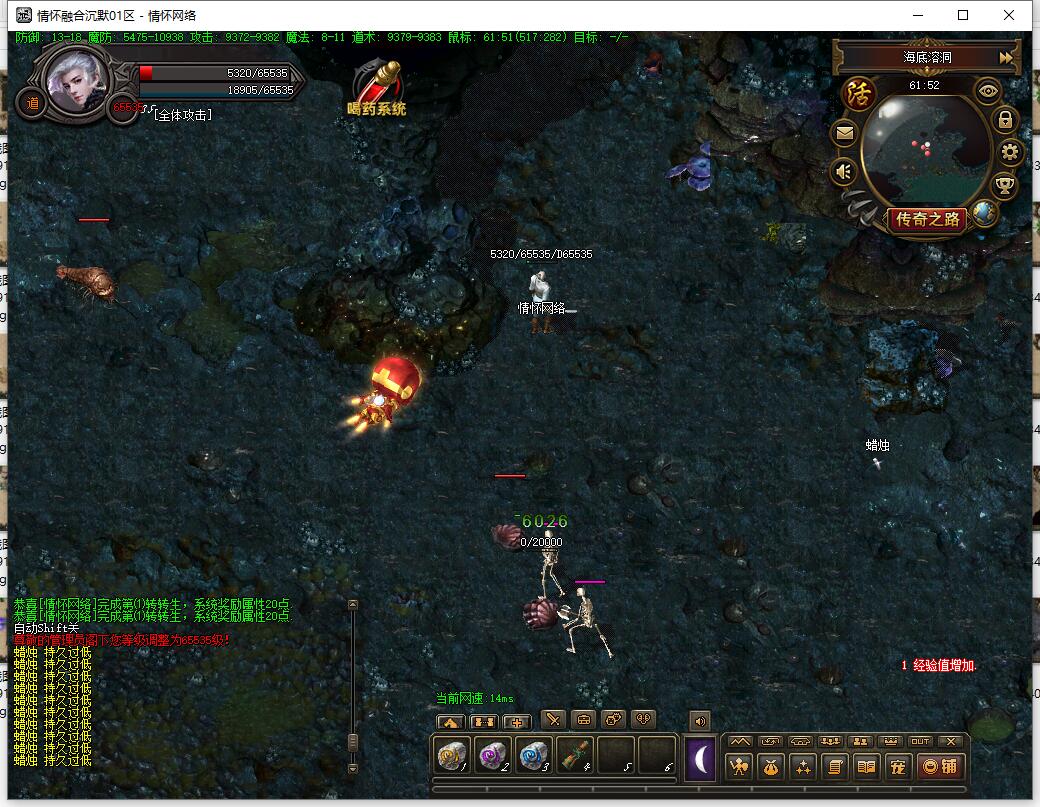The width and height of the screenshot is (1040, 807).
Task: Open the 铺 shop button
Action: tap(941, 767)
